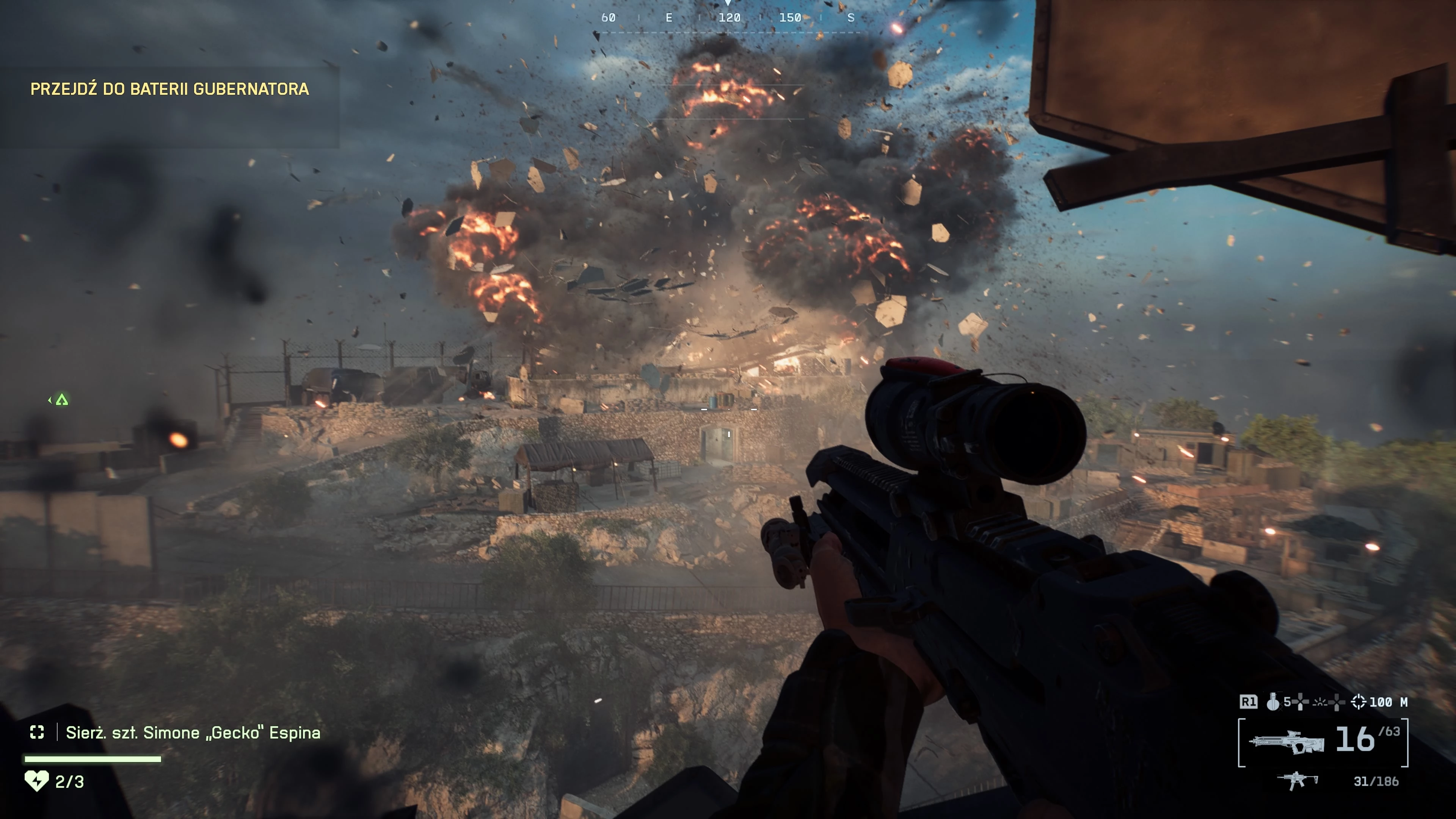Image resolution: width=1456 pixels, height=819 pixels.
Task: Click the compass heading strip
Action: point(728,18)
